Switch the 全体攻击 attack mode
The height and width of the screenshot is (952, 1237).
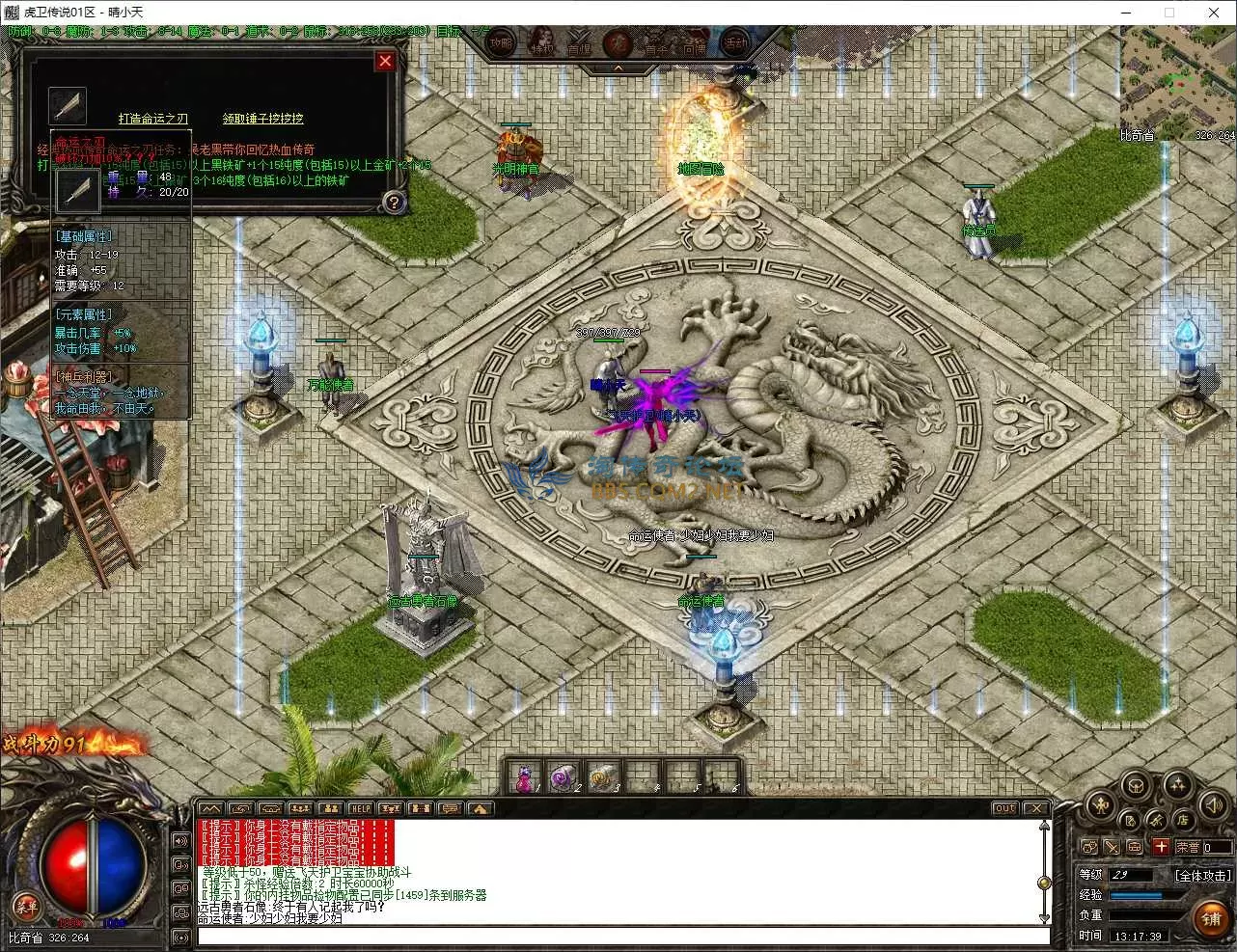click(x=1202, y=875)
